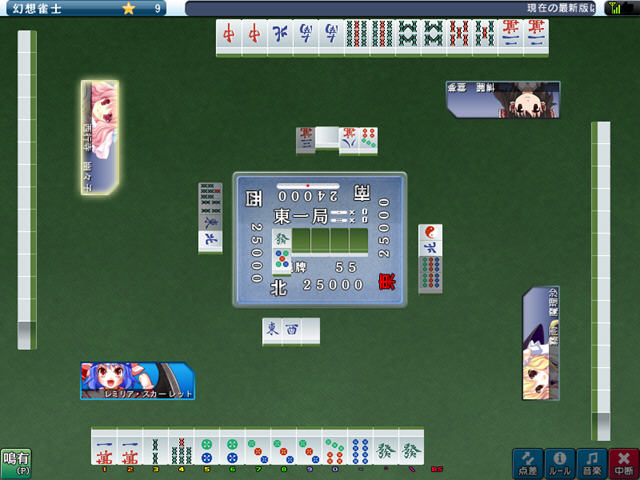Open the ルール rules info
The height and width of the screenshot is (480, 640).
(559, 462)
